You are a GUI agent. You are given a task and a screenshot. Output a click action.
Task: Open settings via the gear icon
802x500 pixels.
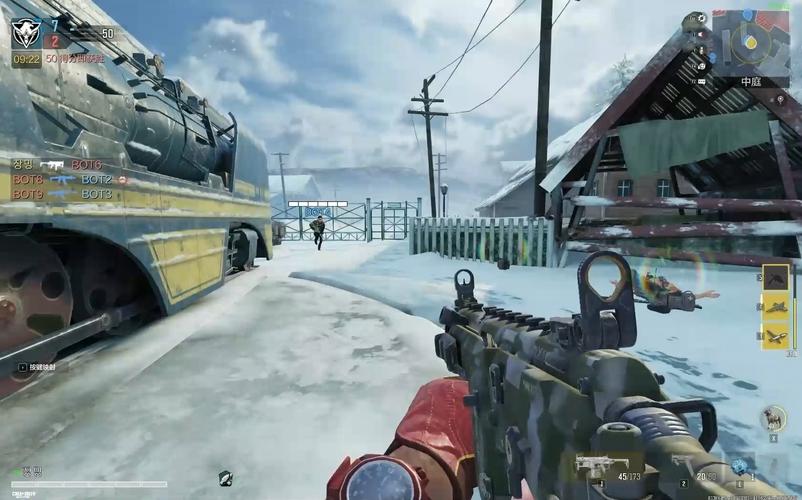pyautogui.click(x=699, y=18)
